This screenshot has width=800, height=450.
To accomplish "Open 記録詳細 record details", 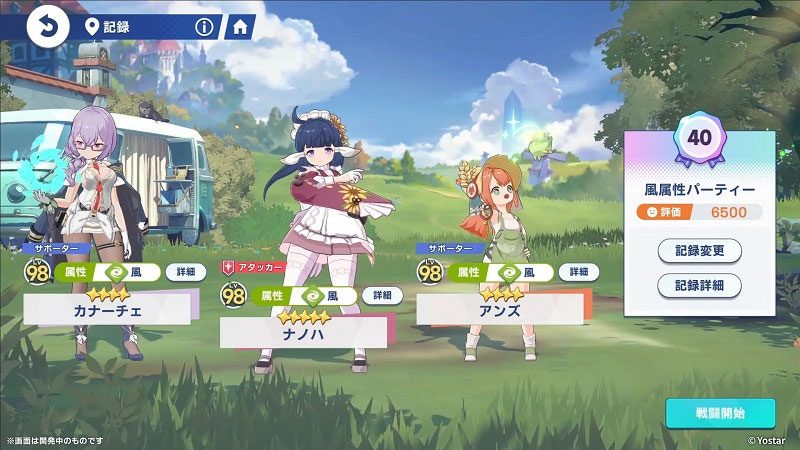I will [699, 285].
